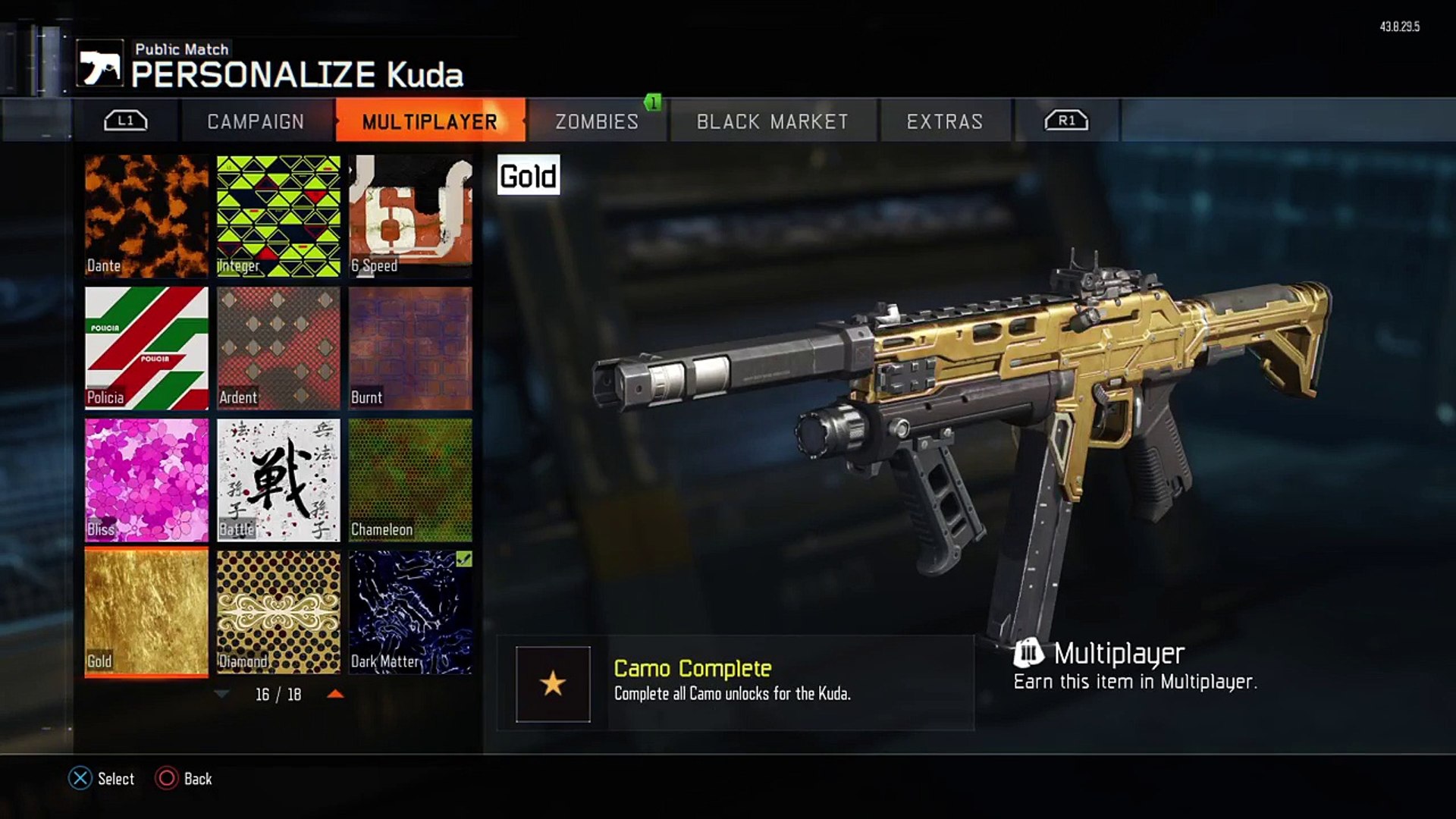The height and width of the screenshot is (819, 1456).
Task: Select the Multiplayer tab
Action: [429, 121]
